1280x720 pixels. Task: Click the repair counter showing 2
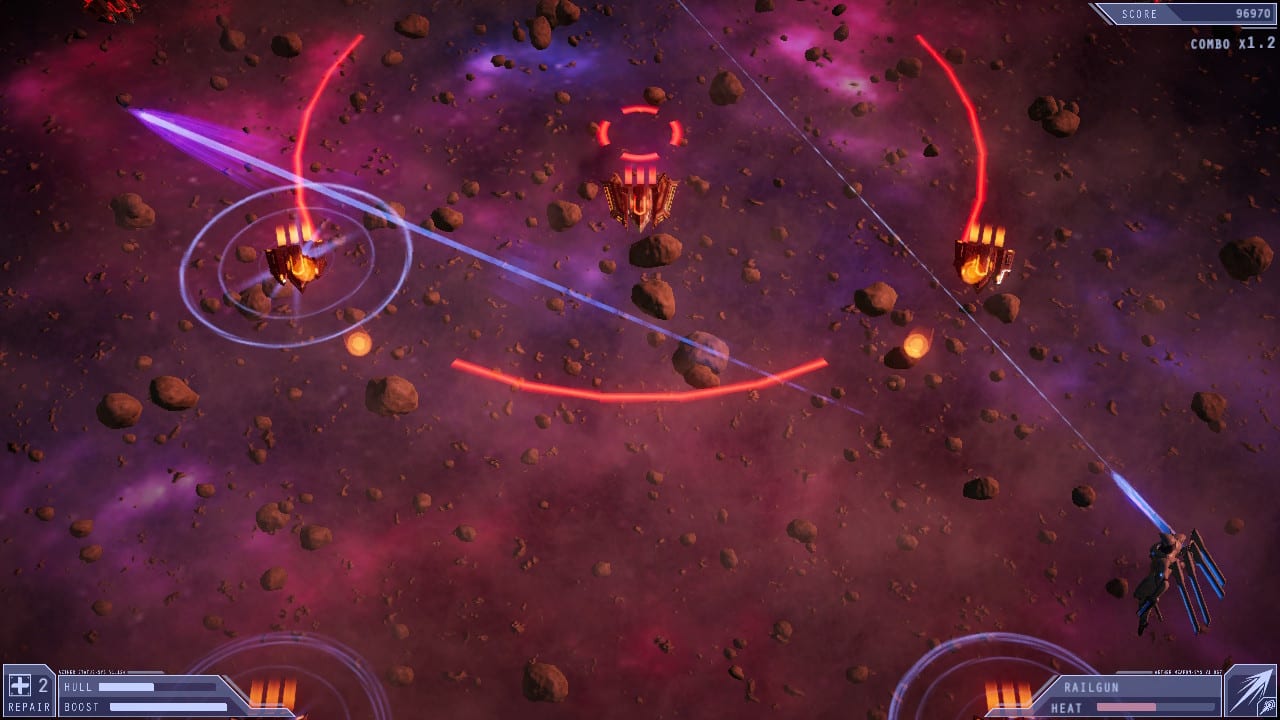pos(41,687)
